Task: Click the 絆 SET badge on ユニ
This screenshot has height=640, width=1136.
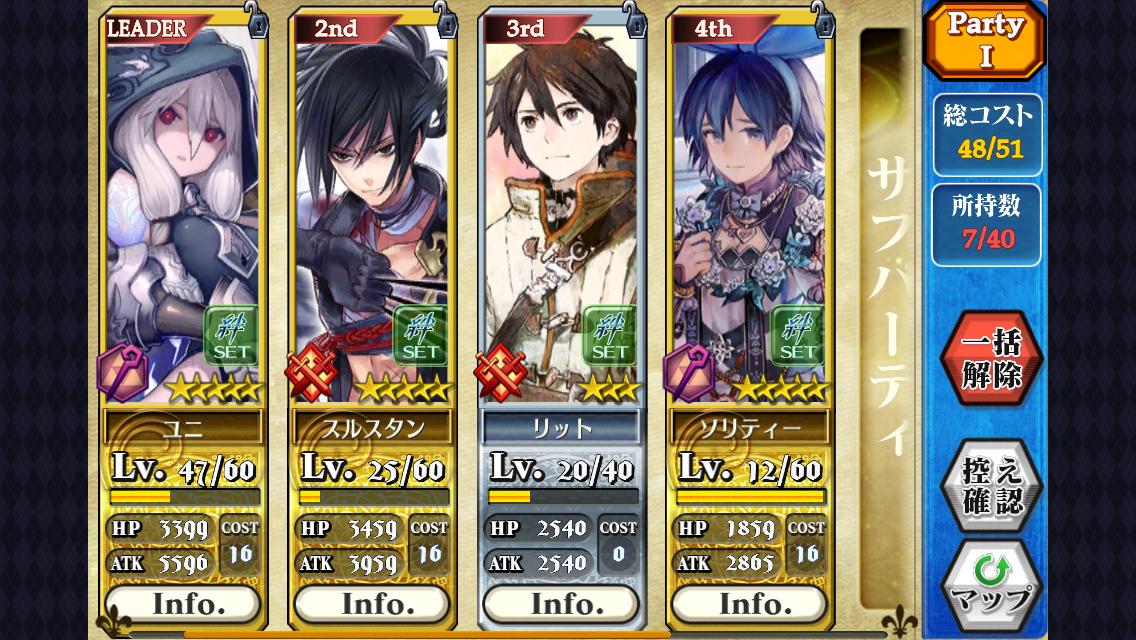Action: (x=231, y=335)
